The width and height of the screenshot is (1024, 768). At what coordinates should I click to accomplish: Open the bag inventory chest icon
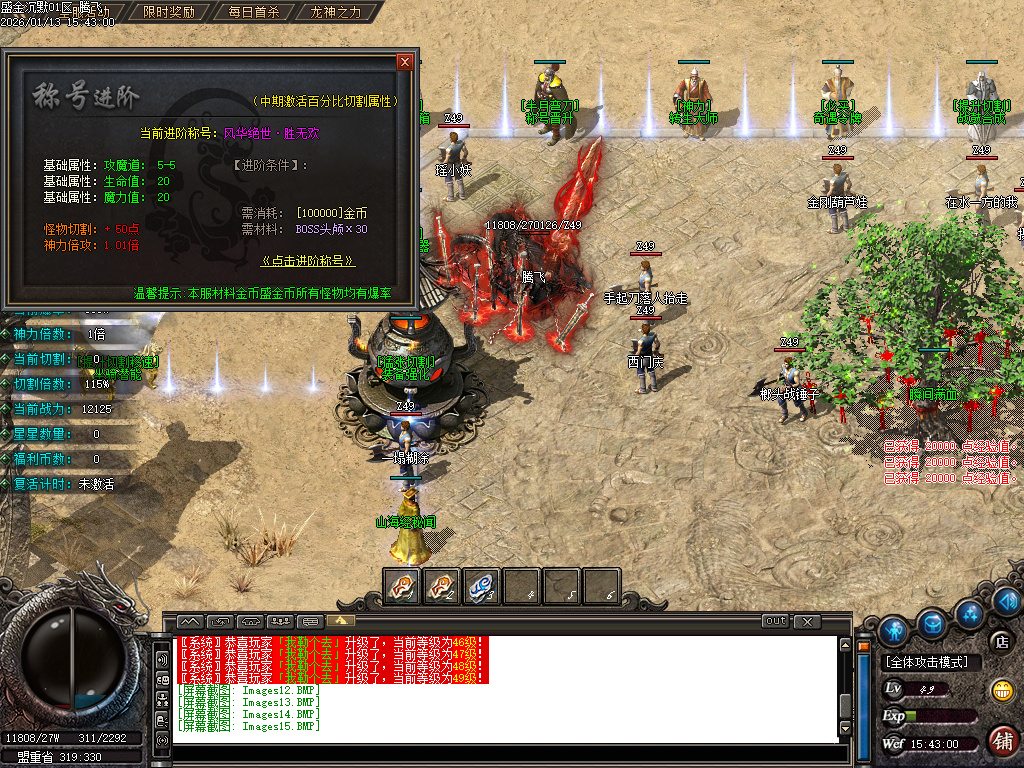tap(933, 624)
